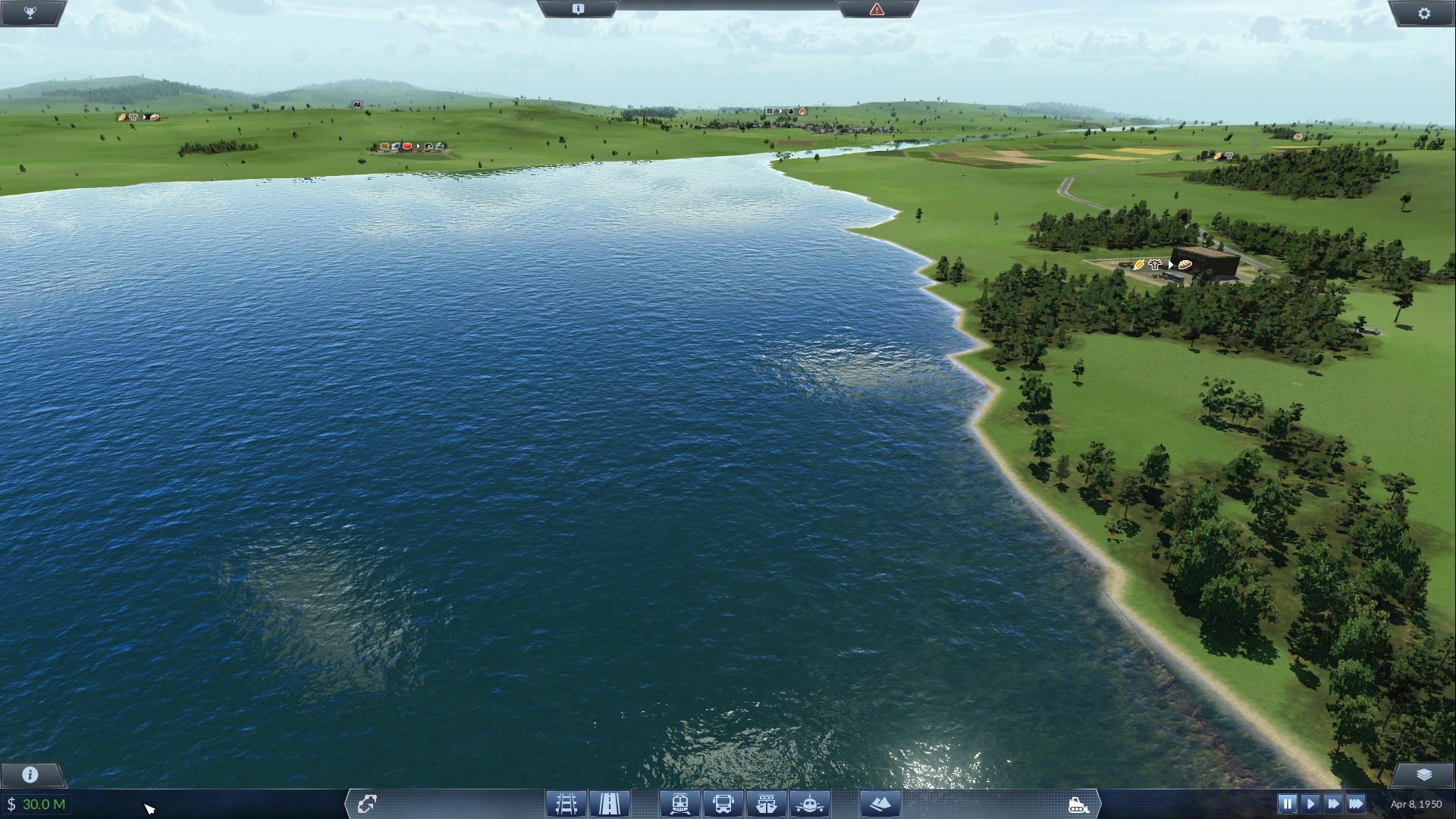Open the top message notifications tab
Viewport: 1456px width, 819px height.
point(578,9)
